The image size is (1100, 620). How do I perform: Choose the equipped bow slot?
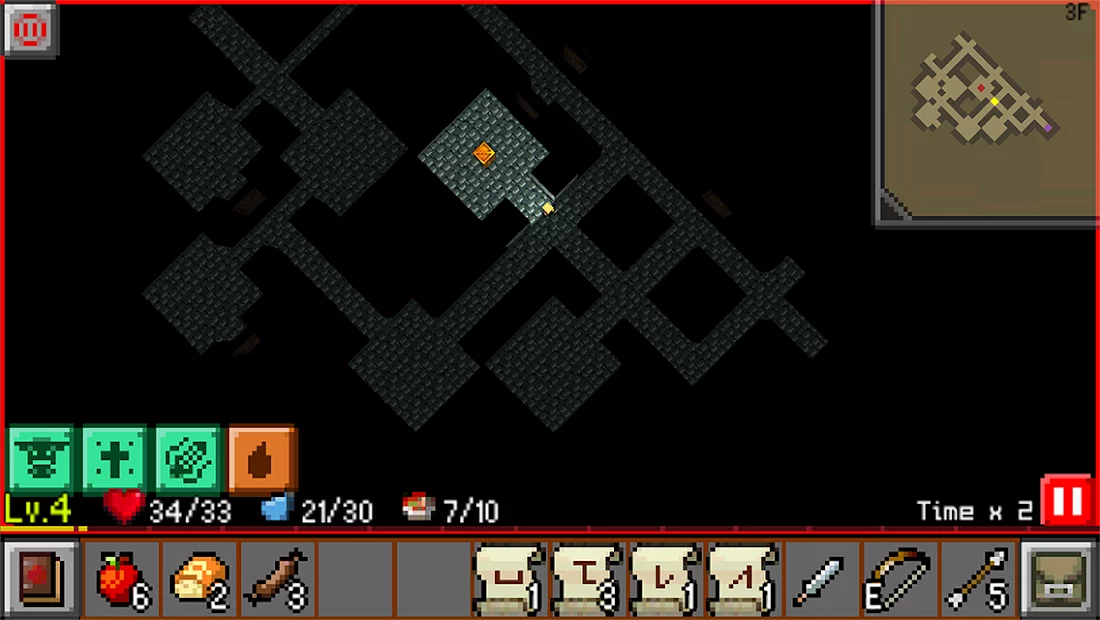900,579
